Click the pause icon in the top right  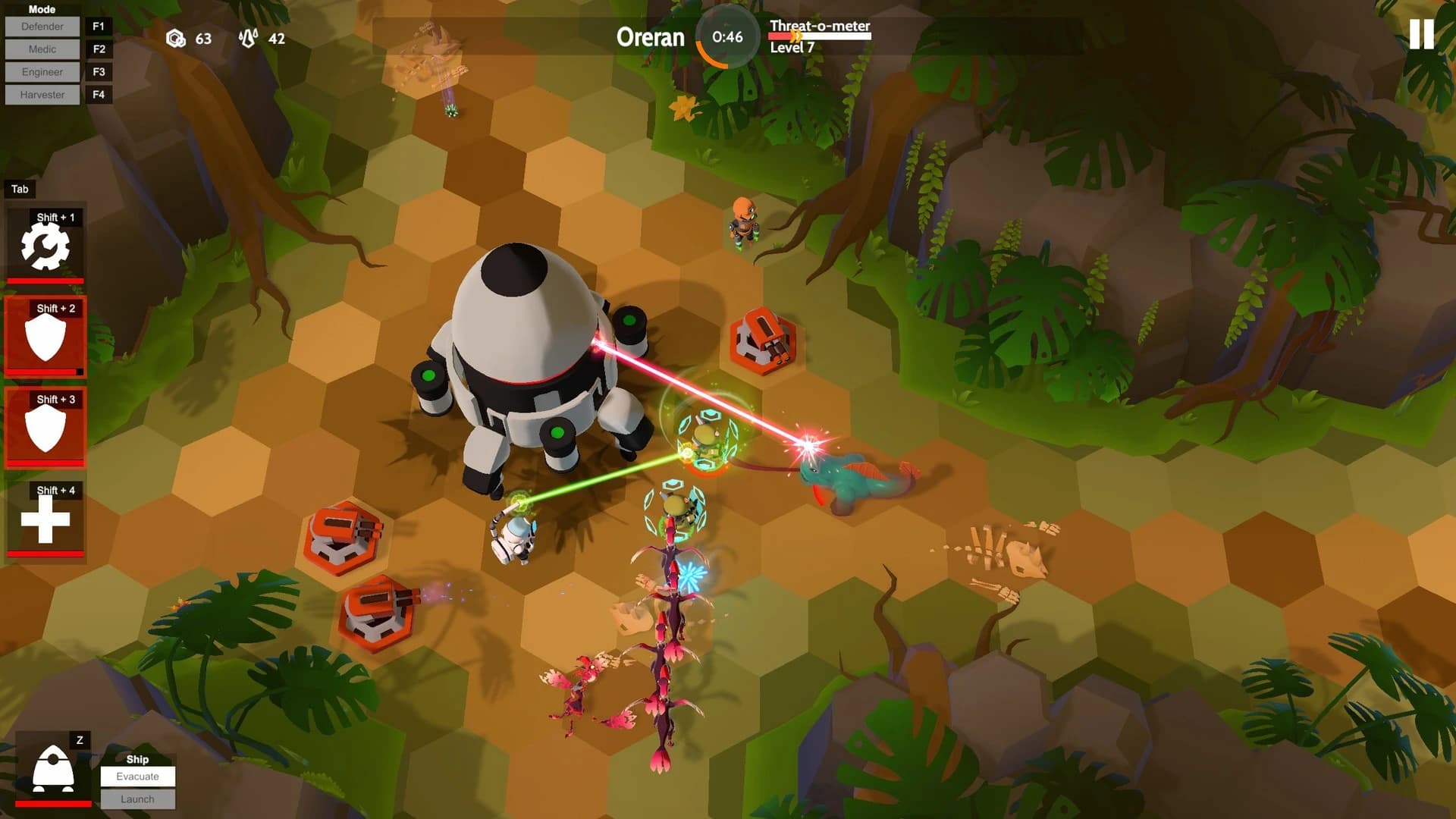point(1422,33)
